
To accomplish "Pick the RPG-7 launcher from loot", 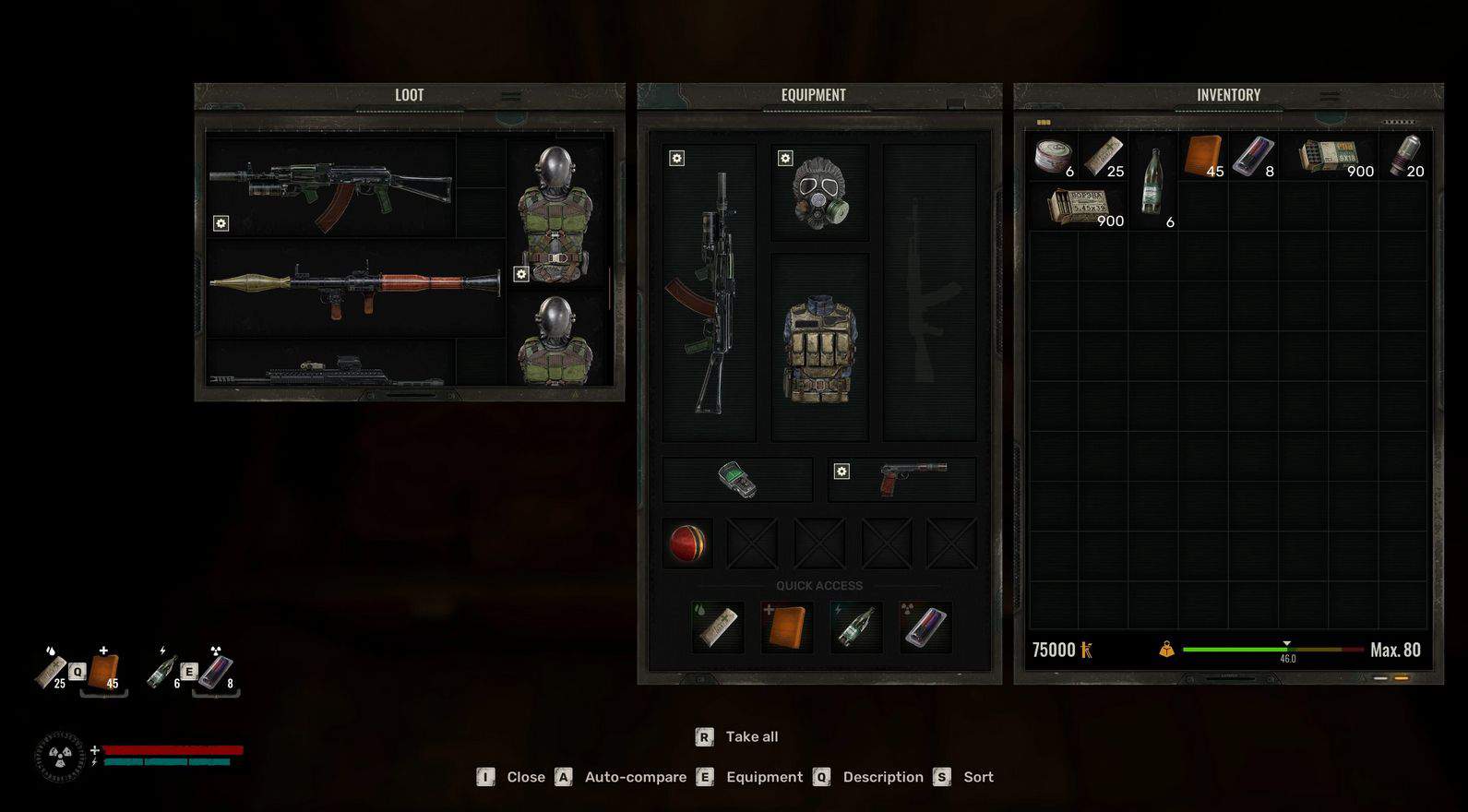I will pos(355,286).
